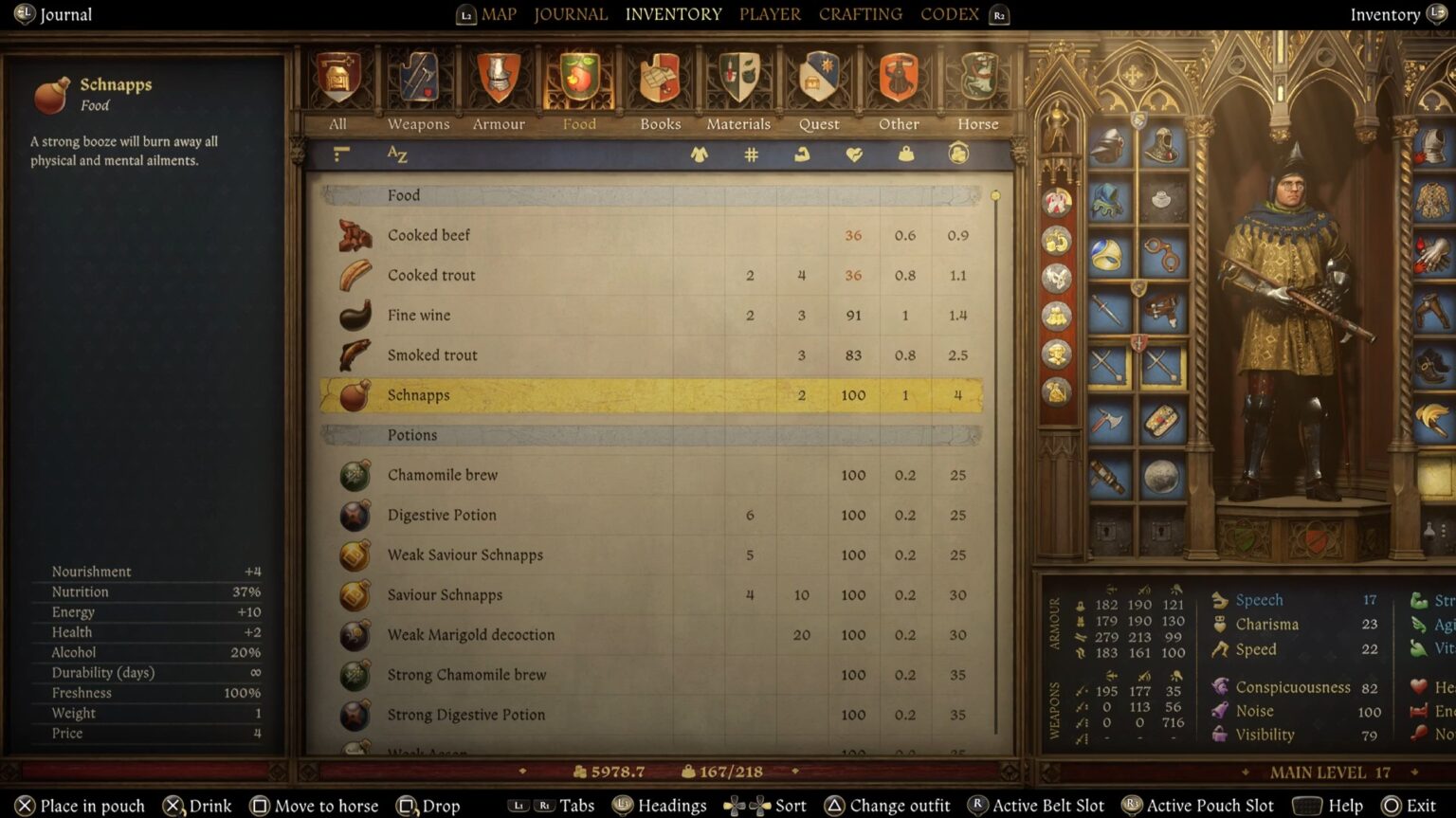Screen dimensions: 1456x818
Task: Click the spectacles equipment slot
Action: 1163,253
